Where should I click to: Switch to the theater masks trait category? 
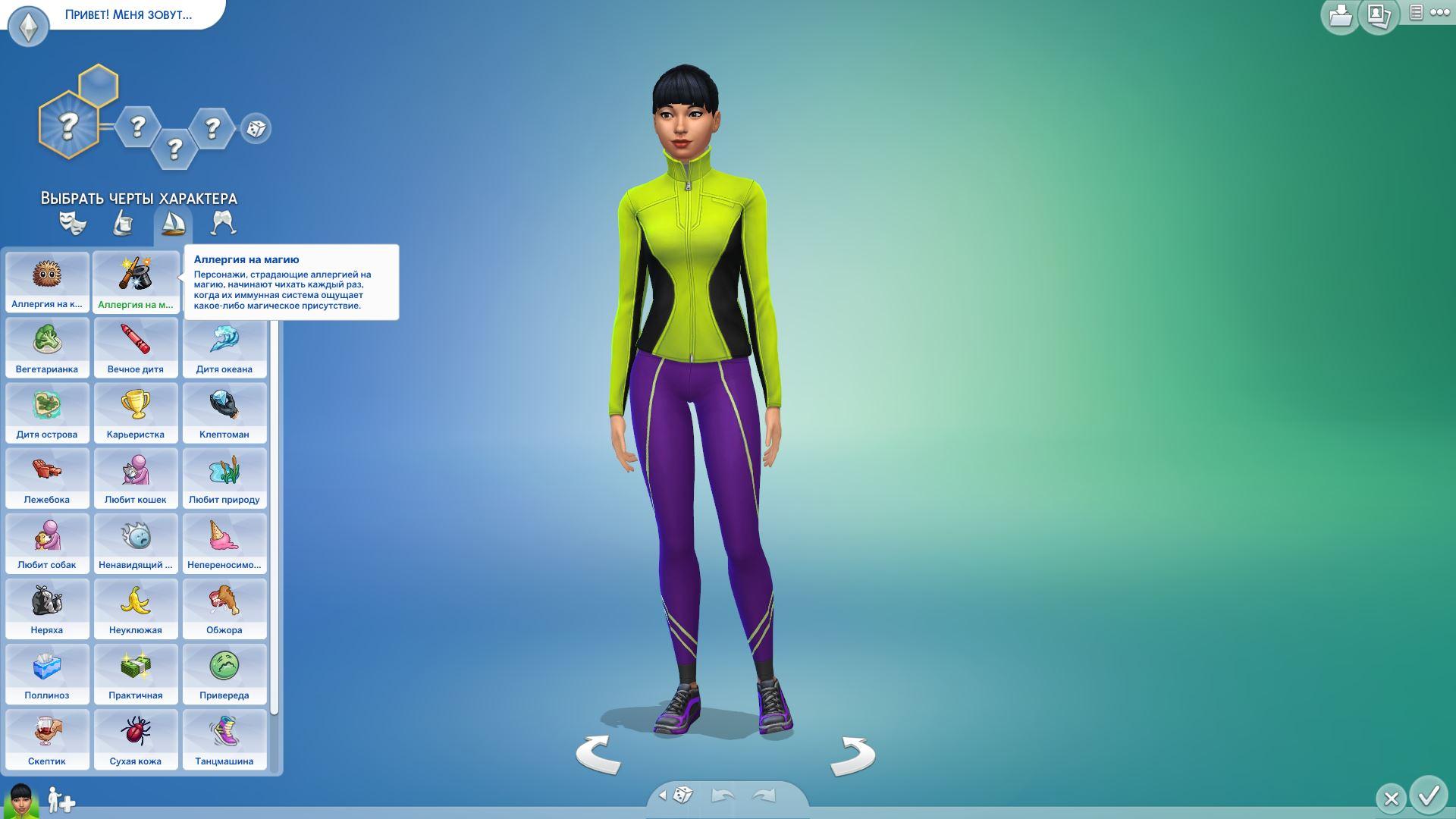(x=73, y=223)
